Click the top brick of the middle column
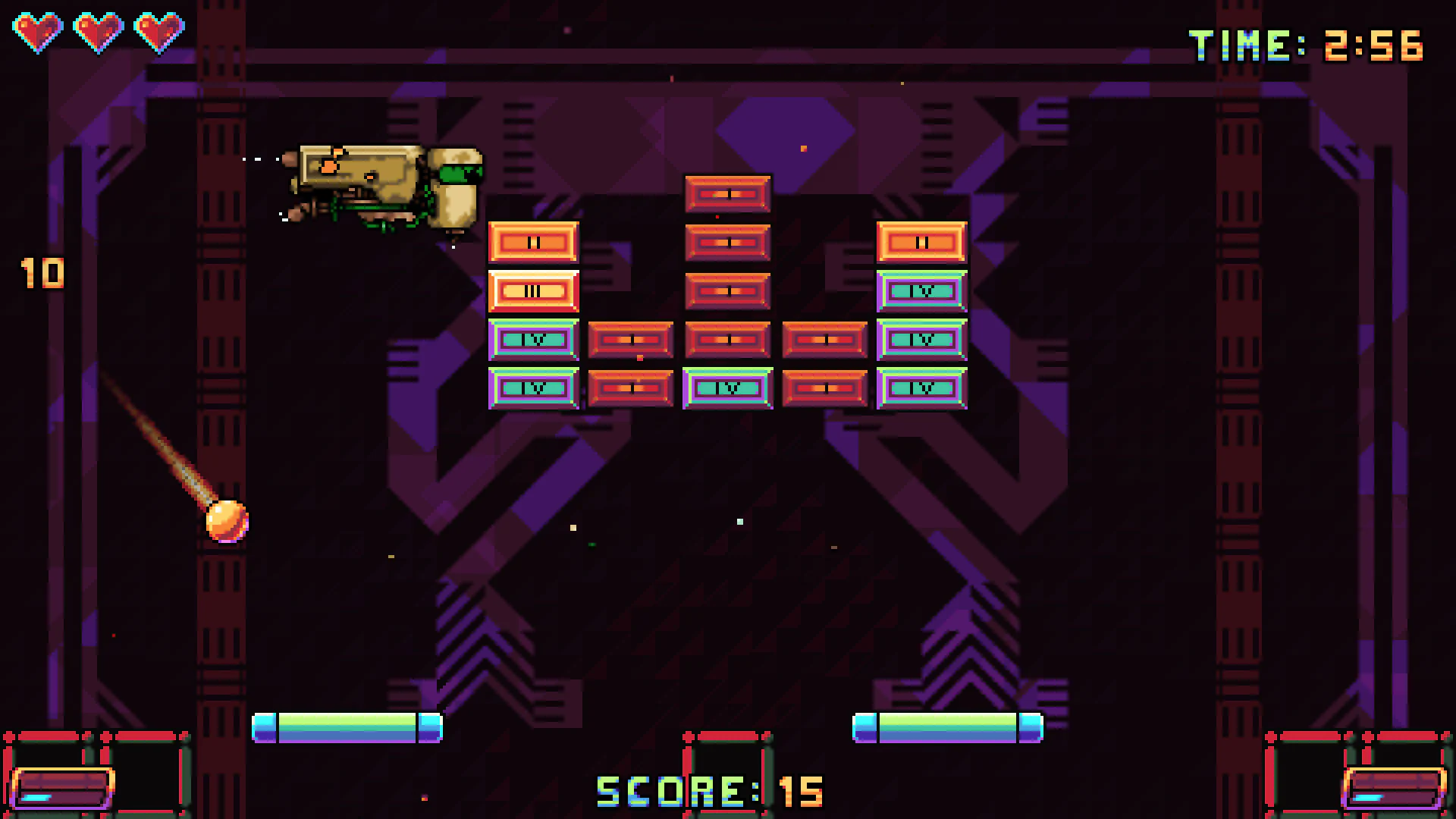This screenshot has height=819, width=1456. [x=726, y=193]
